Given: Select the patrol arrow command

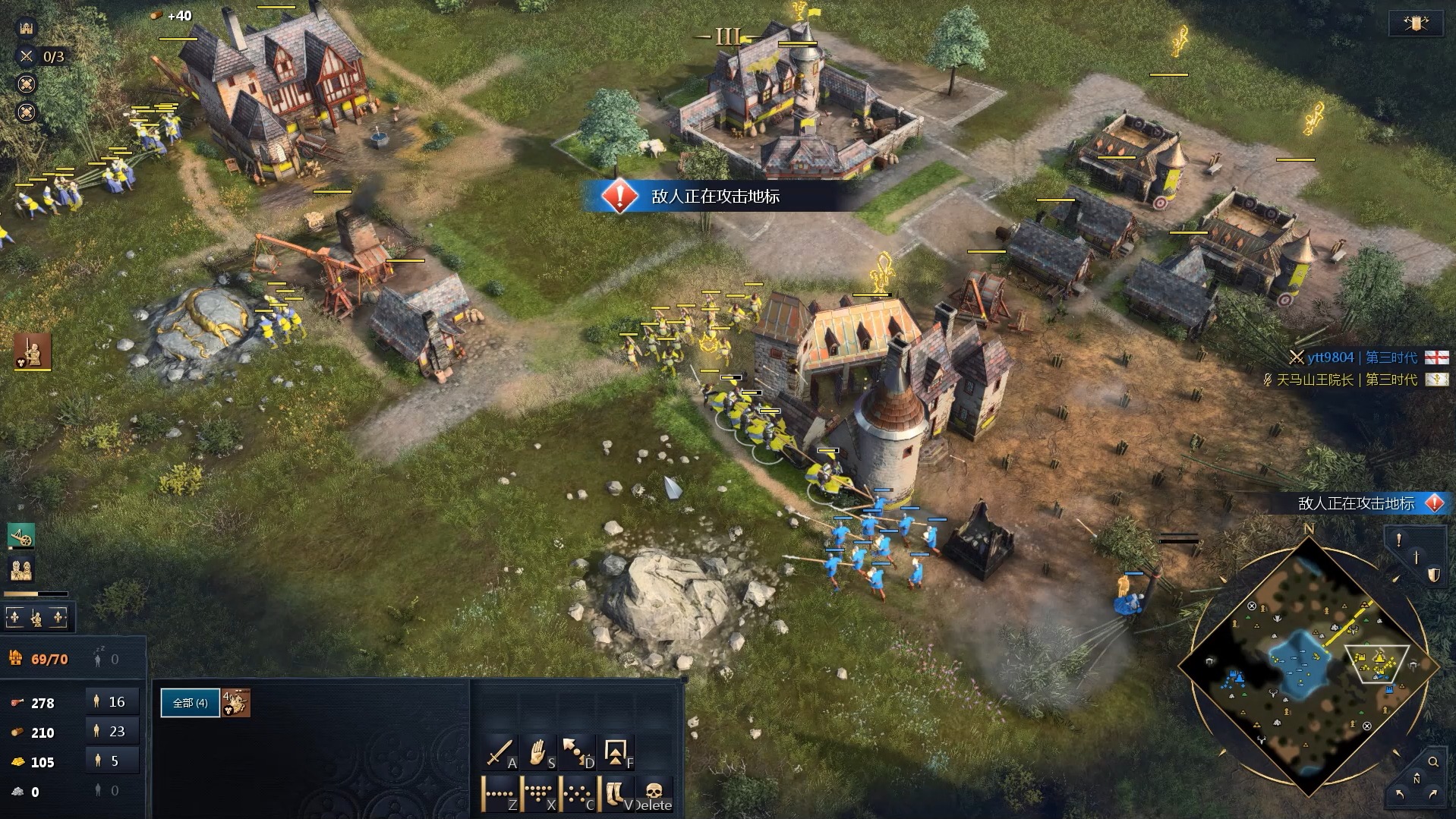Looking at the screenshot, I should [578, 753].
